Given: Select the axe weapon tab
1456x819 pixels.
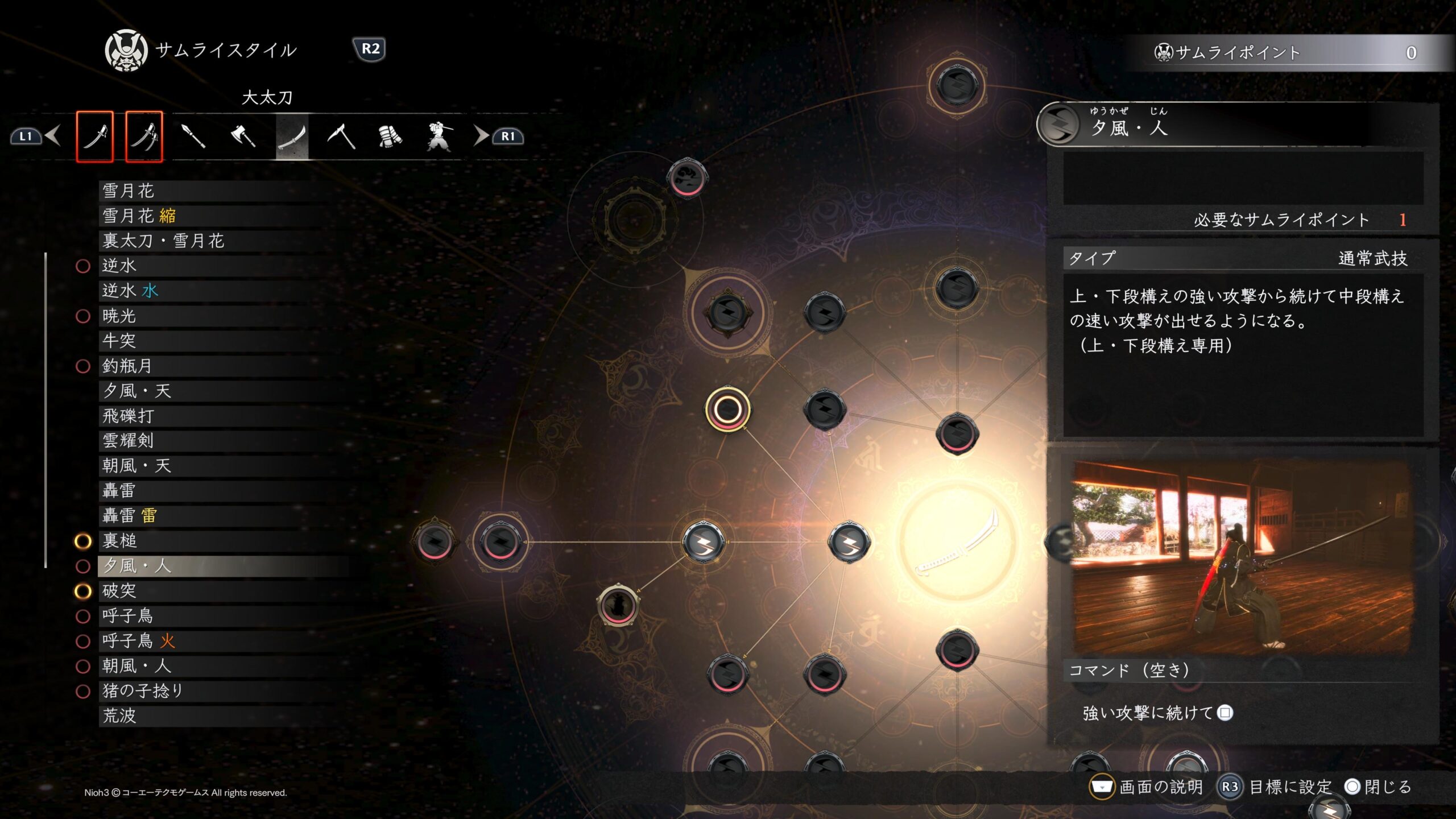Looking at the screenshot, I should pos(243,136).
